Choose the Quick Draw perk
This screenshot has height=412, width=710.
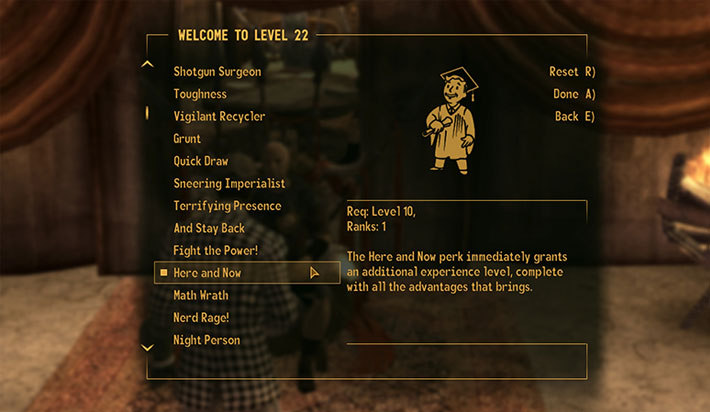click(x=200, y=161)
